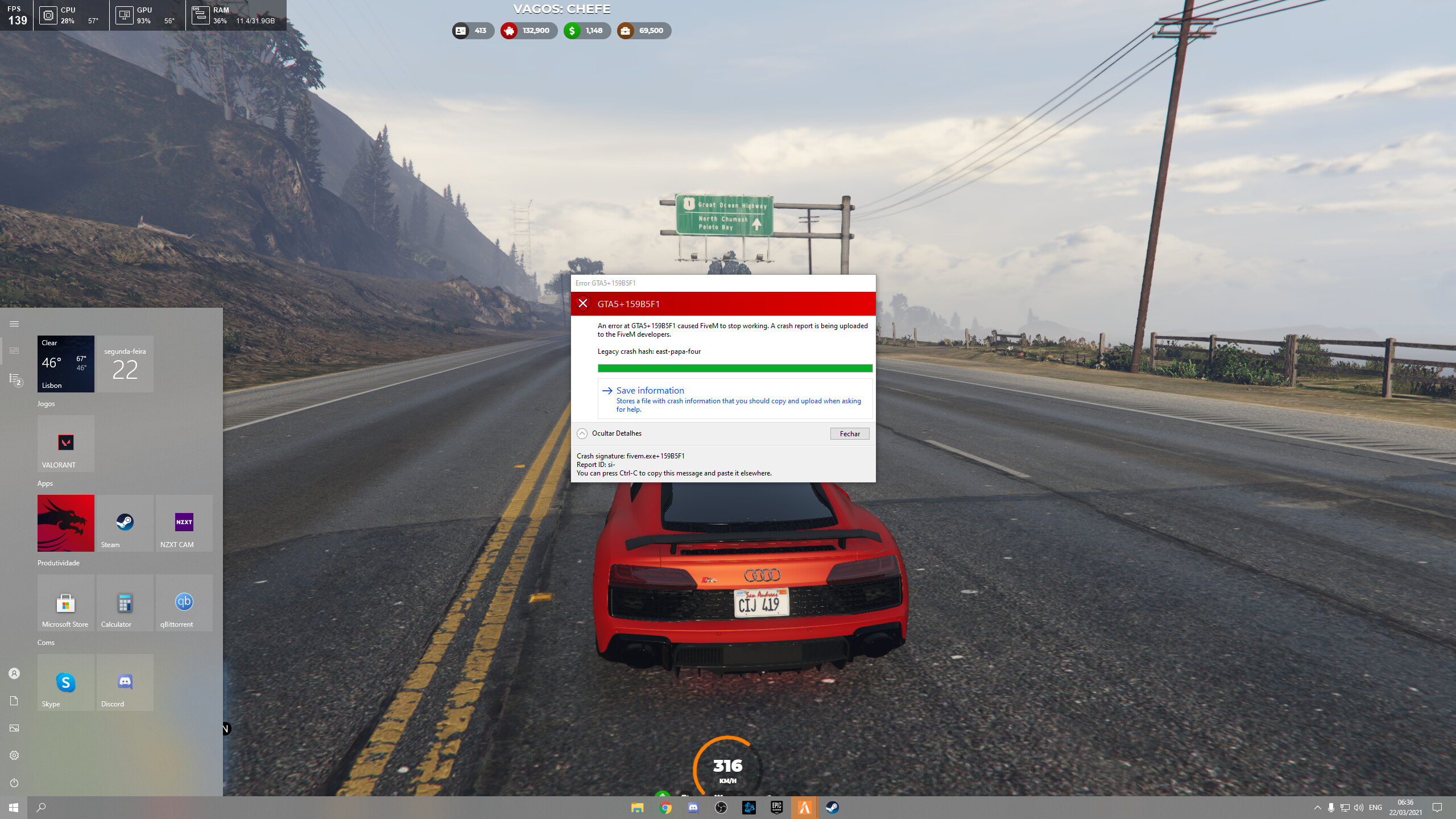Mute system volume via tray speaker icon

[1359, 808]
